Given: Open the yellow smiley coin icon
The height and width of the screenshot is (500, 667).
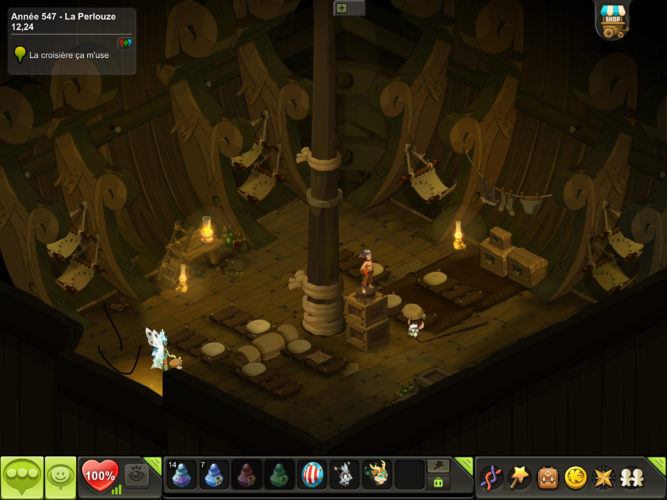Looking at the screenshot, I should tap(576, 477).
